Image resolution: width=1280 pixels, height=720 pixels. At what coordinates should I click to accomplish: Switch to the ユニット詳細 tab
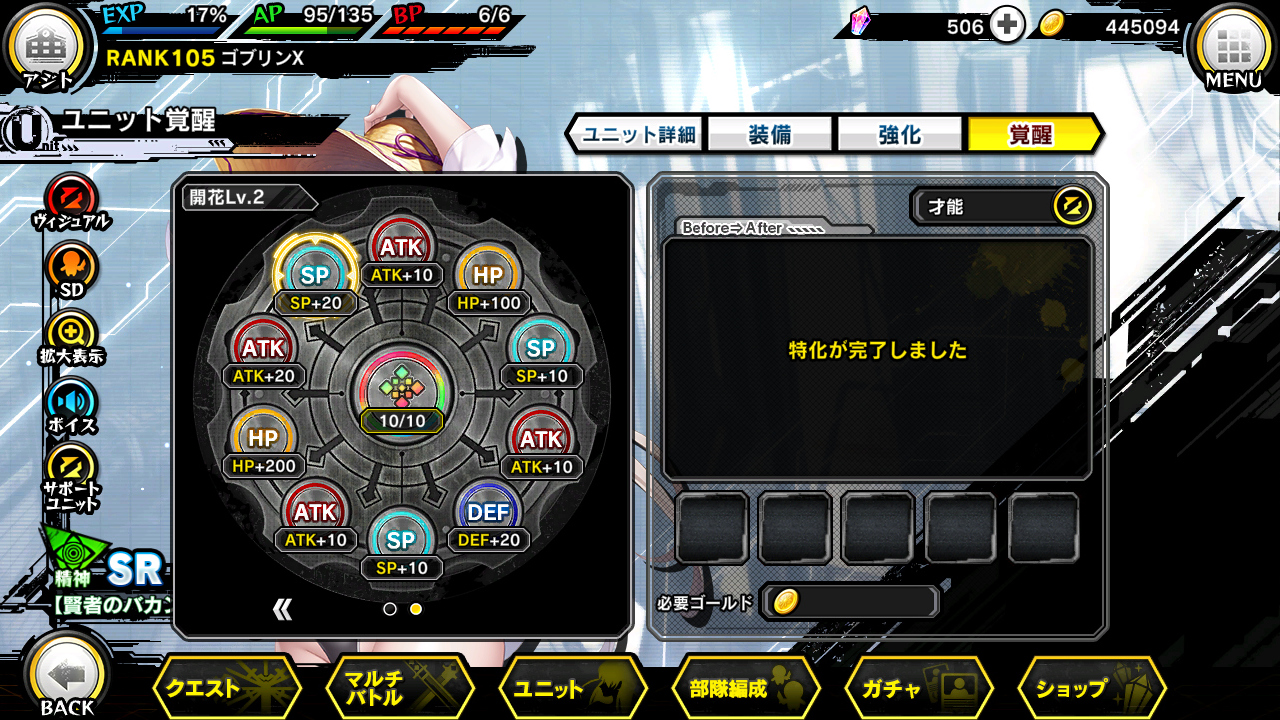point(638,135)
